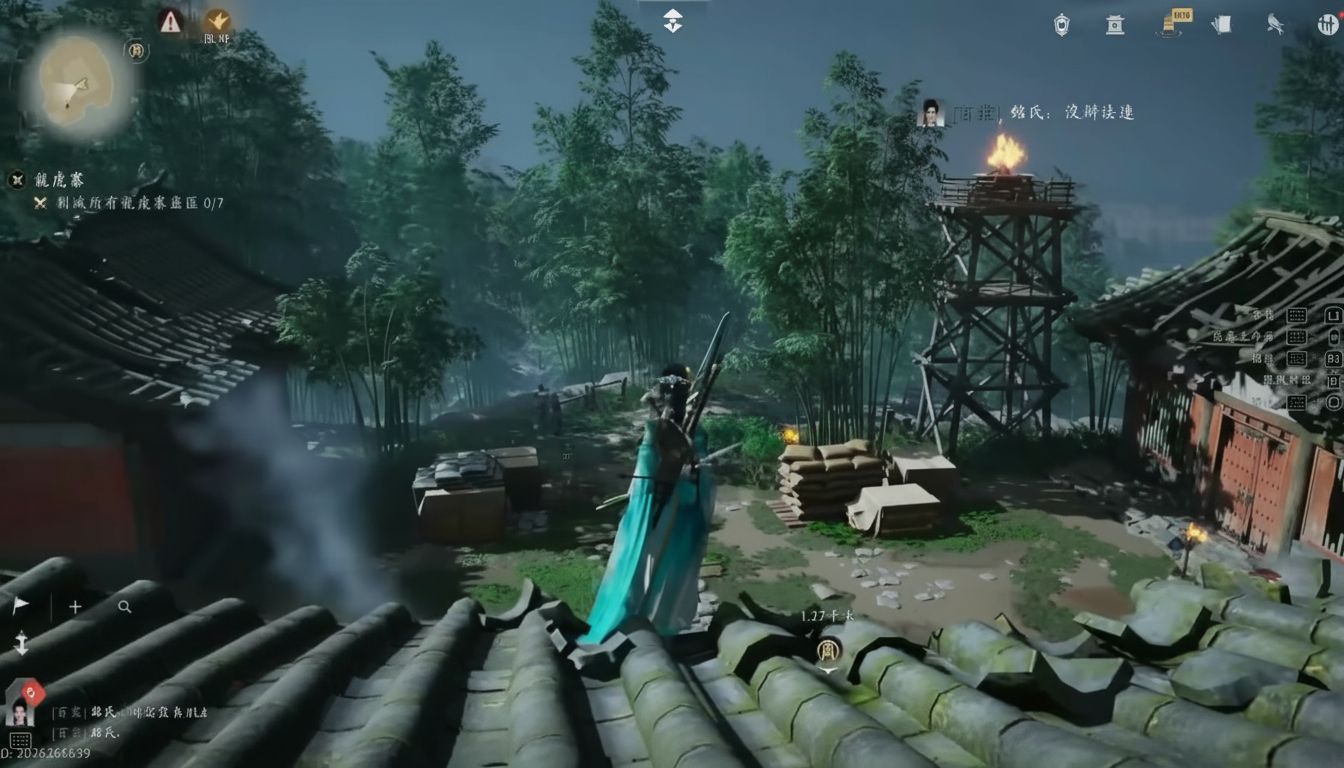Click the plus icon next to the flag

pyautogui.click(x=74, y=606)
